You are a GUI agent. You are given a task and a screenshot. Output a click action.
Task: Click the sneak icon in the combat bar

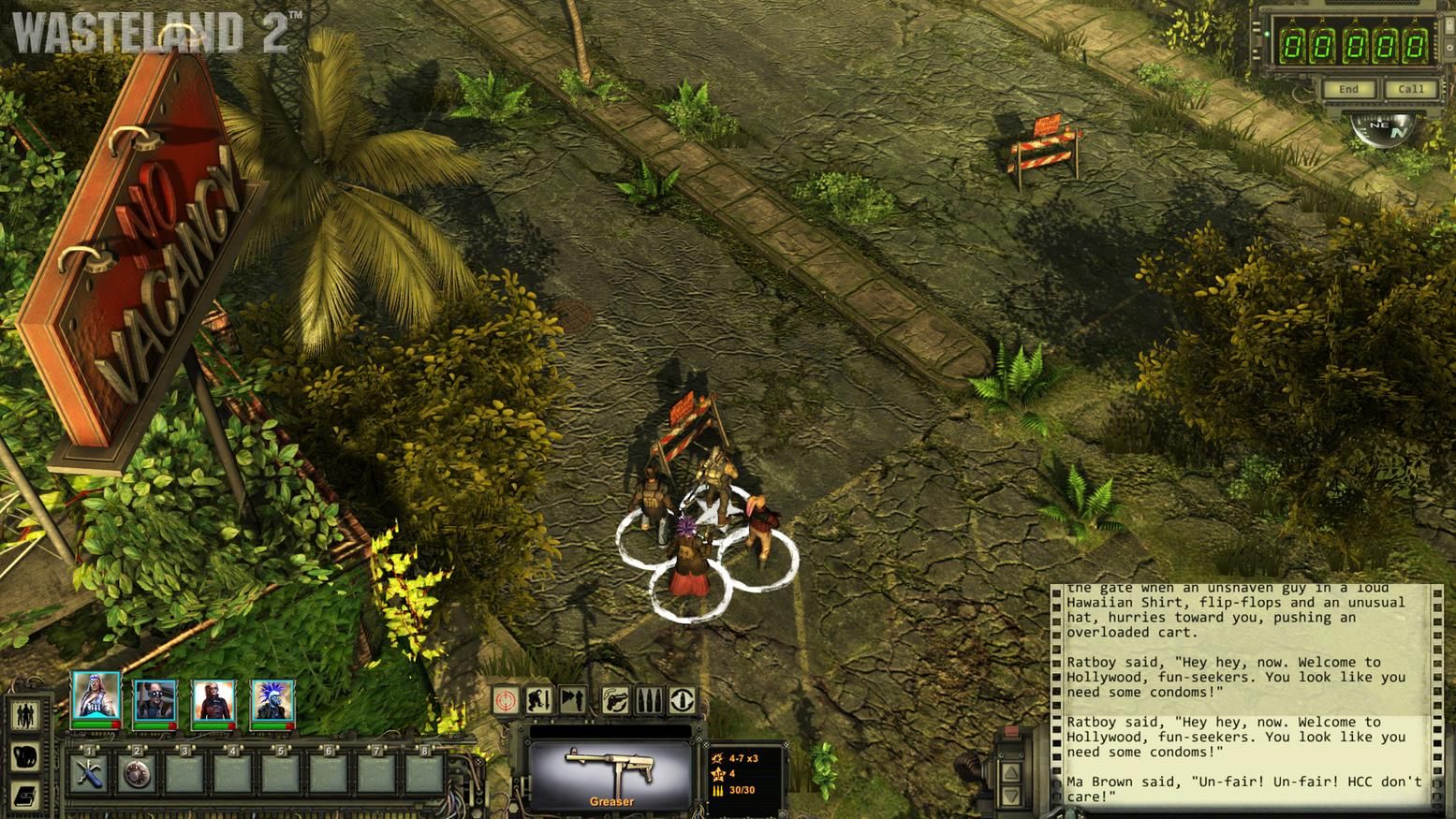tap(572, 700)
